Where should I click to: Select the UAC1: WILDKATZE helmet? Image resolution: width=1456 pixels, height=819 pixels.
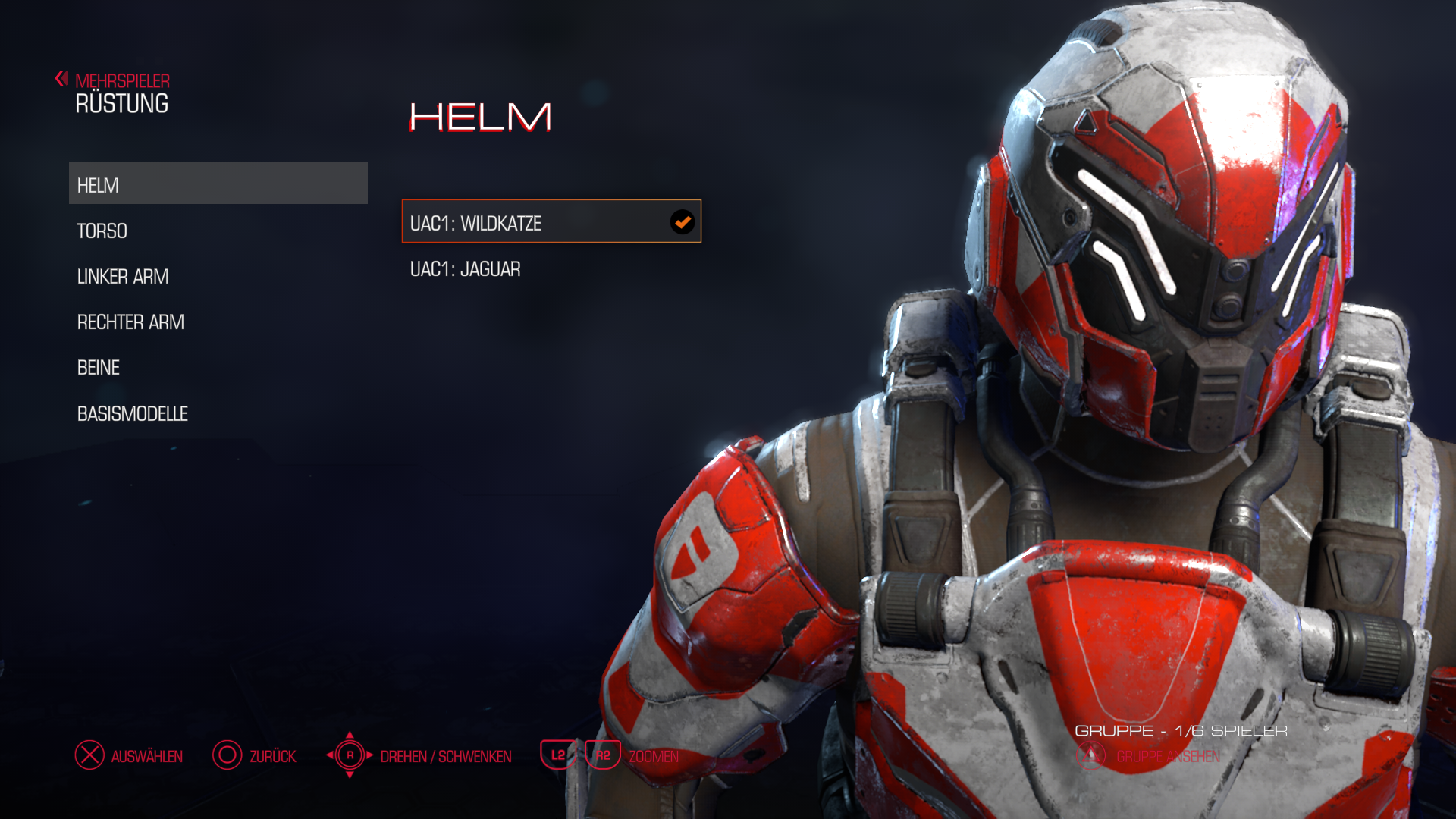click(x=551, y=222)
